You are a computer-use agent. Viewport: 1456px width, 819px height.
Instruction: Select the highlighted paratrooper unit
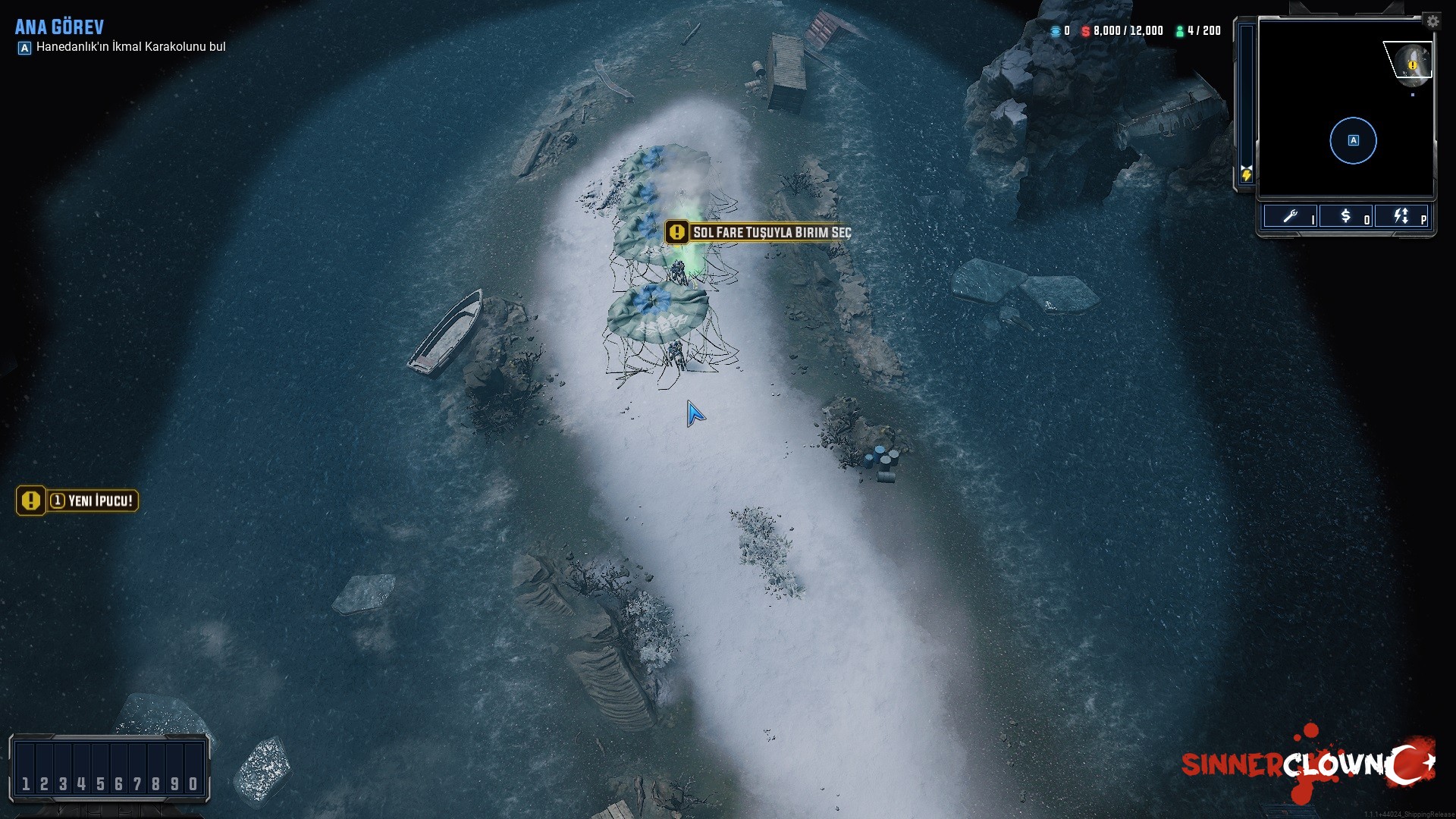677,269
